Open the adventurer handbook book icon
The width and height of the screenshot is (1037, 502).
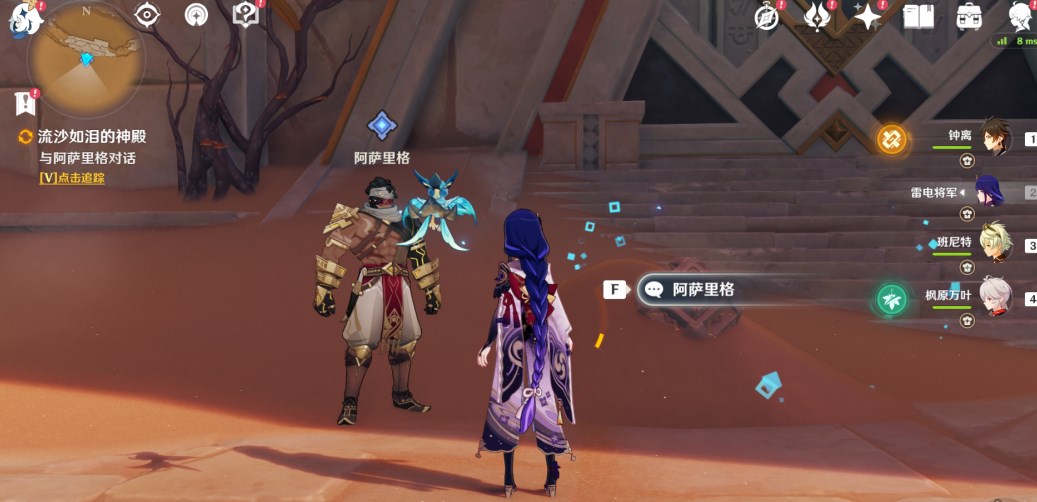[x=918, y=16]
